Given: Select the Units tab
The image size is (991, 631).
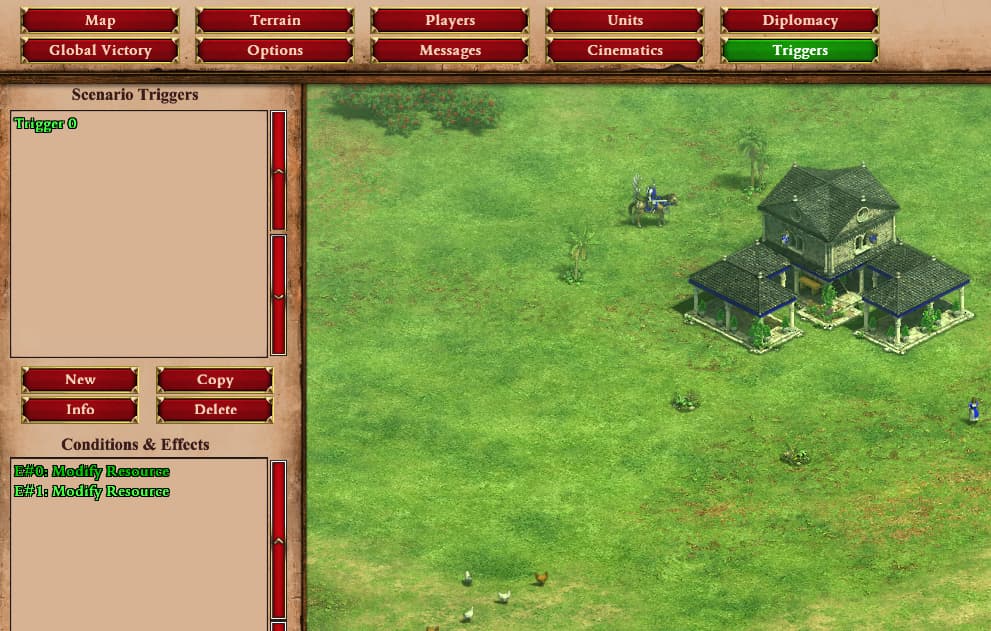Looking at the screenshot, I should (625, 21).
